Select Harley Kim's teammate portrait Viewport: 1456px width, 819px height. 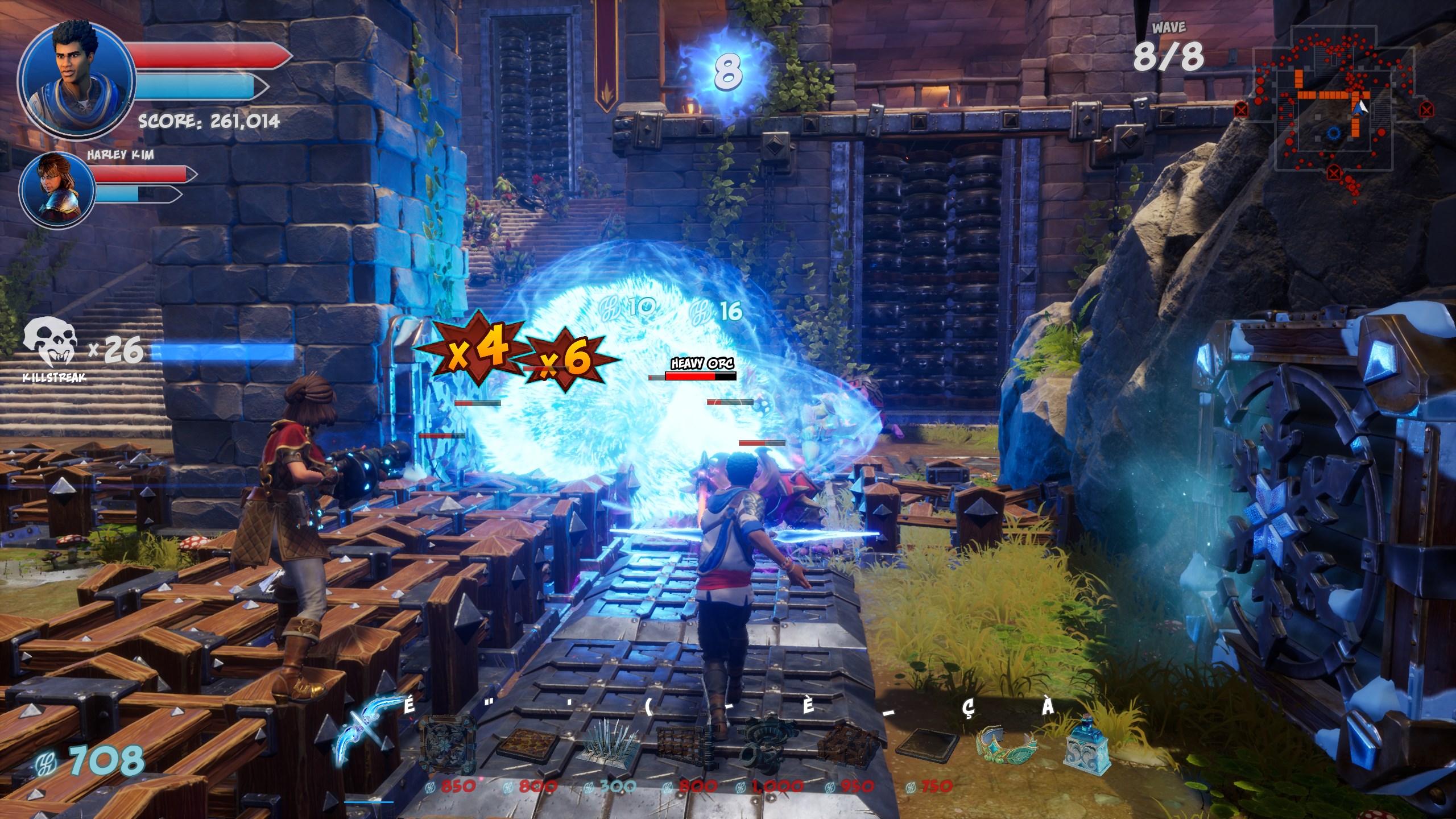click(57, 189)
